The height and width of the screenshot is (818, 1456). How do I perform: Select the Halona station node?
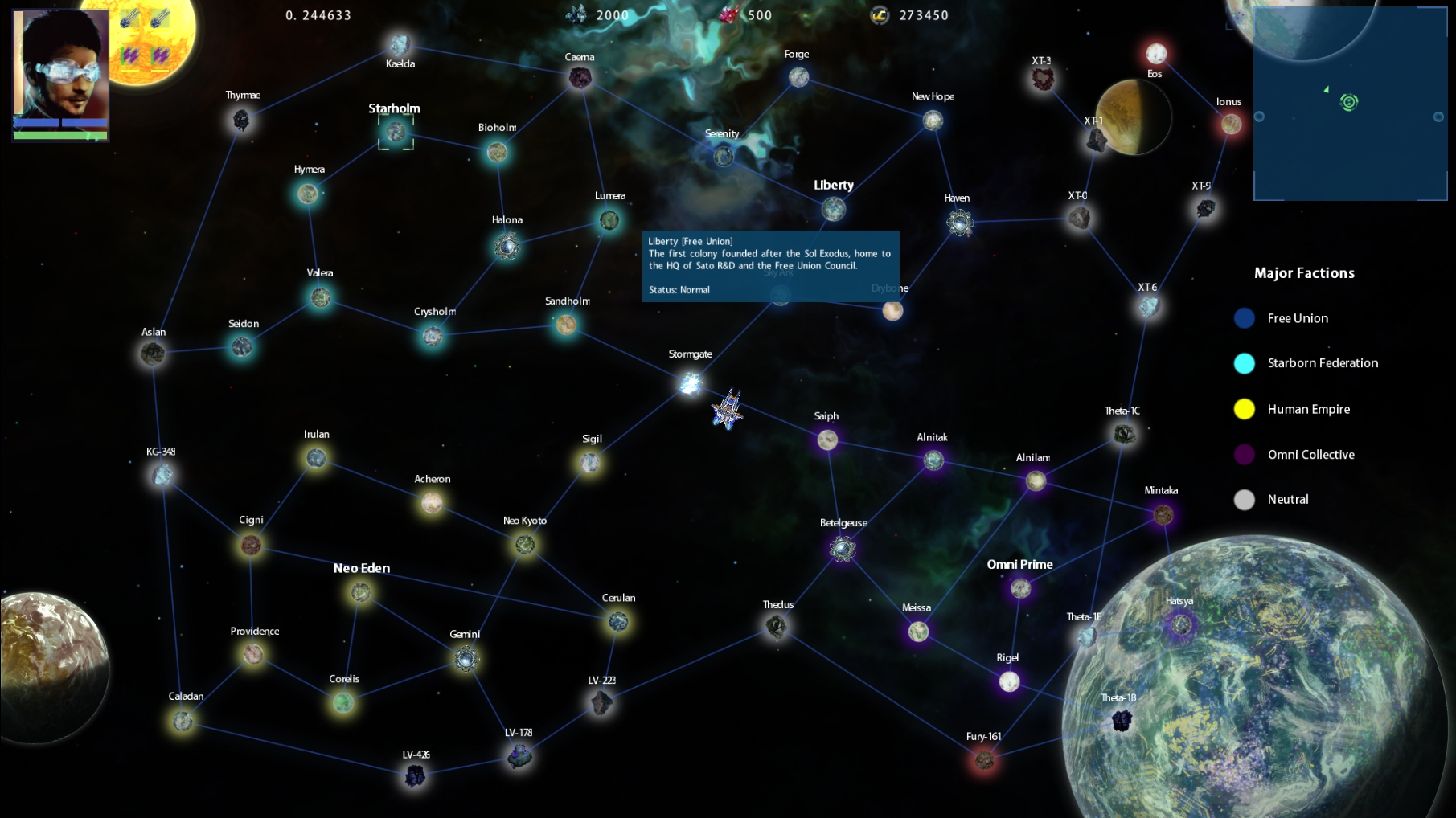click(507, 246)
